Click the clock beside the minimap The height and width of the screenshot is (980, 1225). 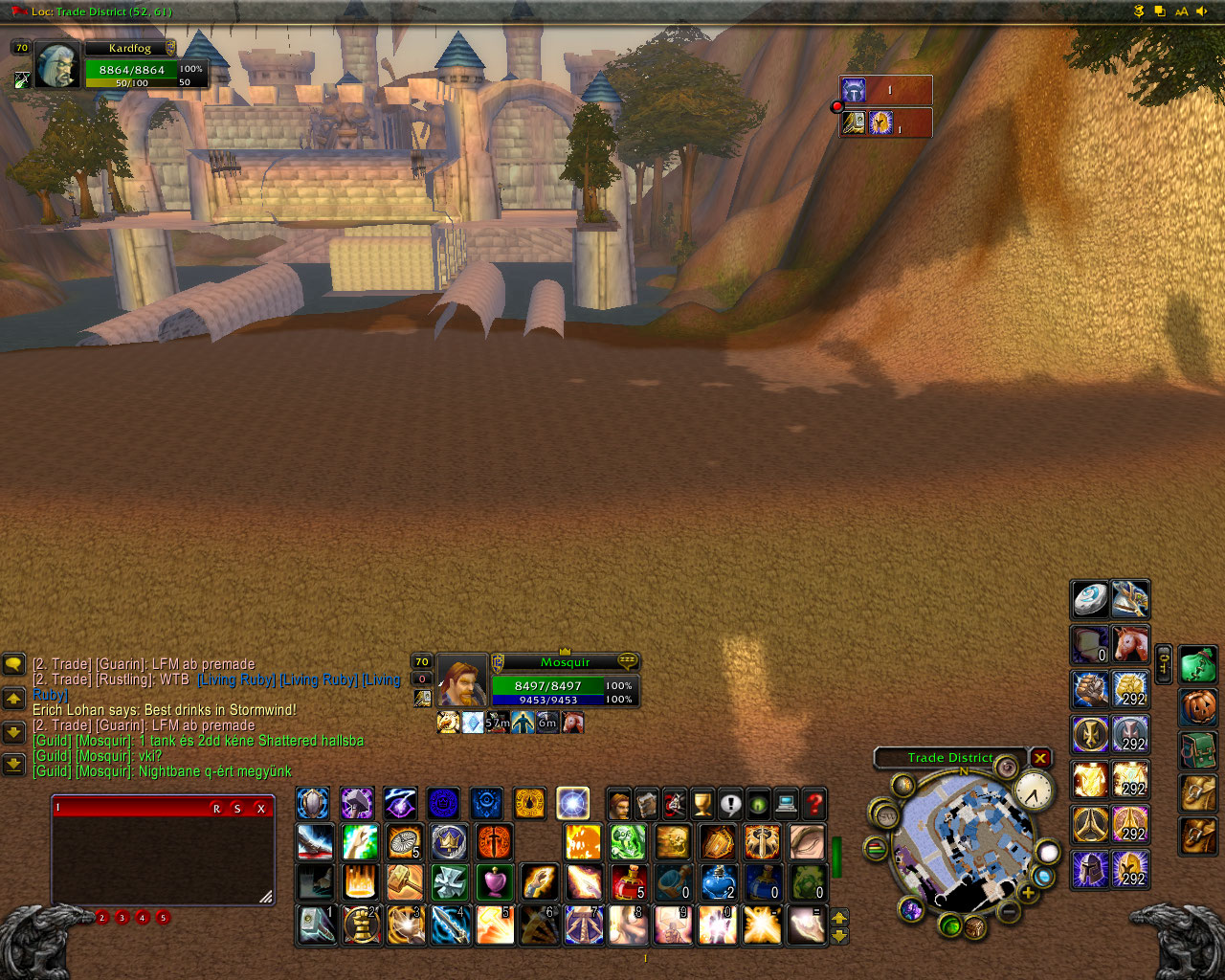pos(1033,791)
